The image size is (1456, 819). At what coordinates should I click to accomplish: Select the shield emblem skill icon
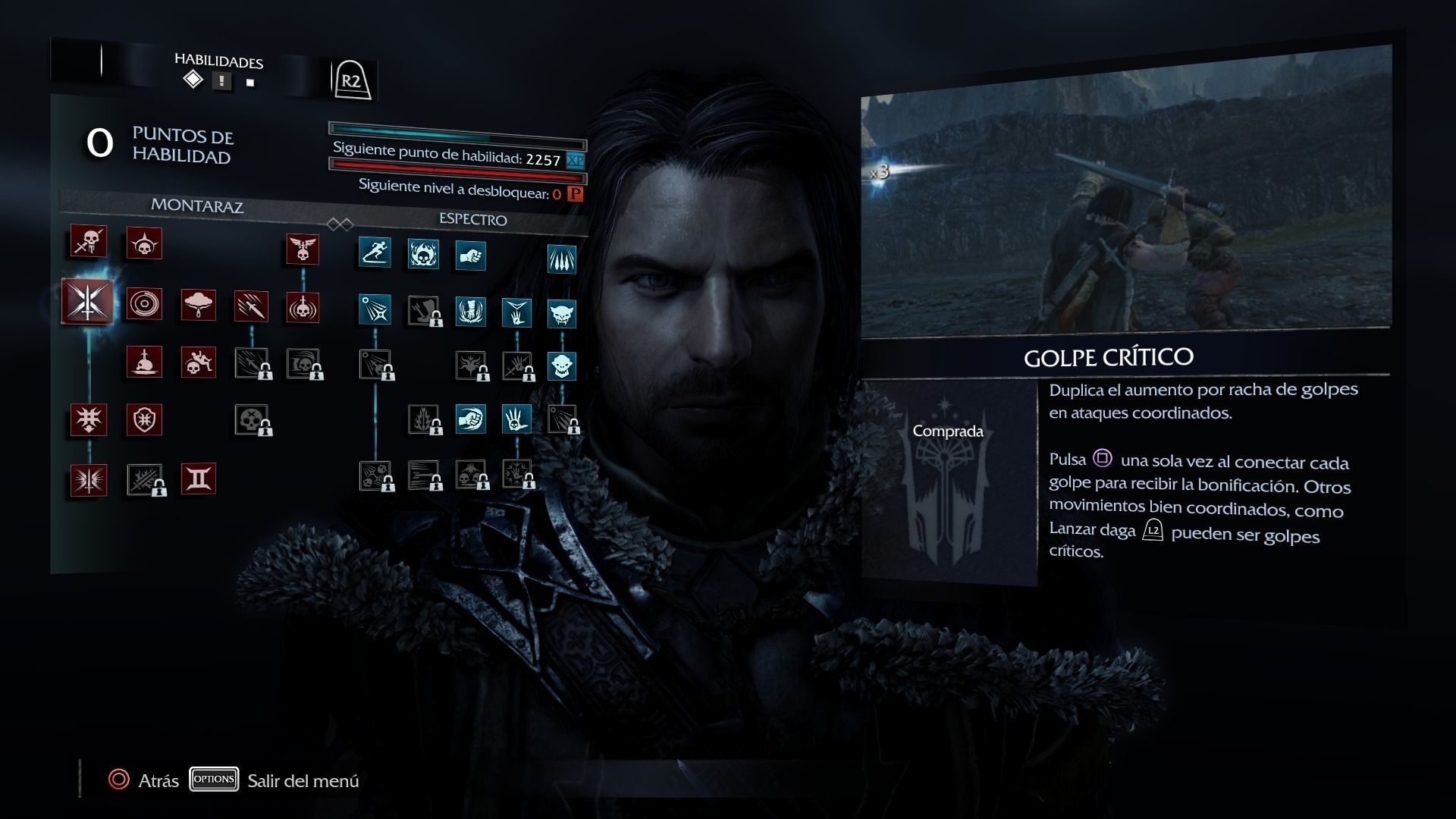(x=144, y=419)
